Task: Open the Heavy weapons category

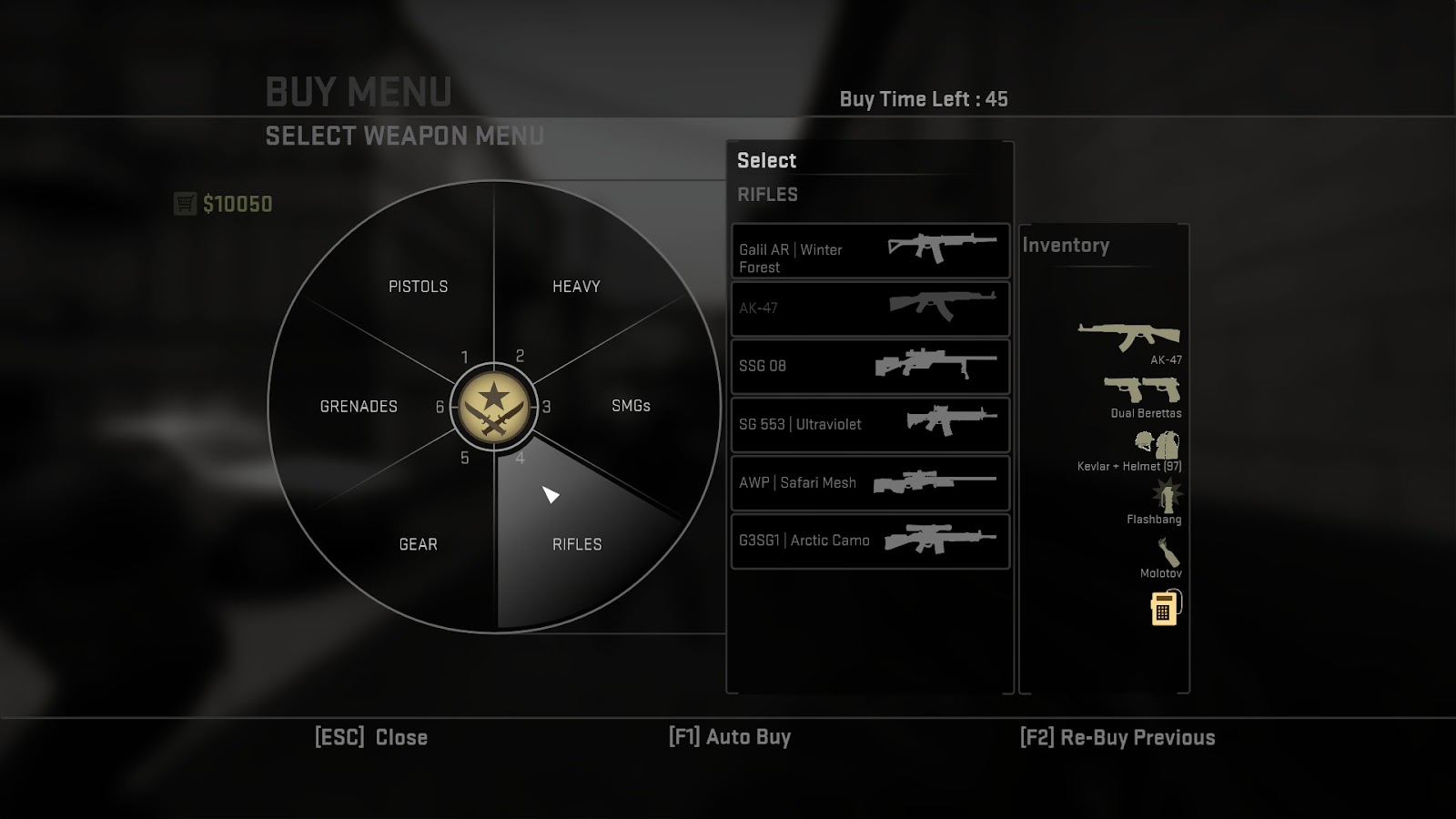Action: 576,287
